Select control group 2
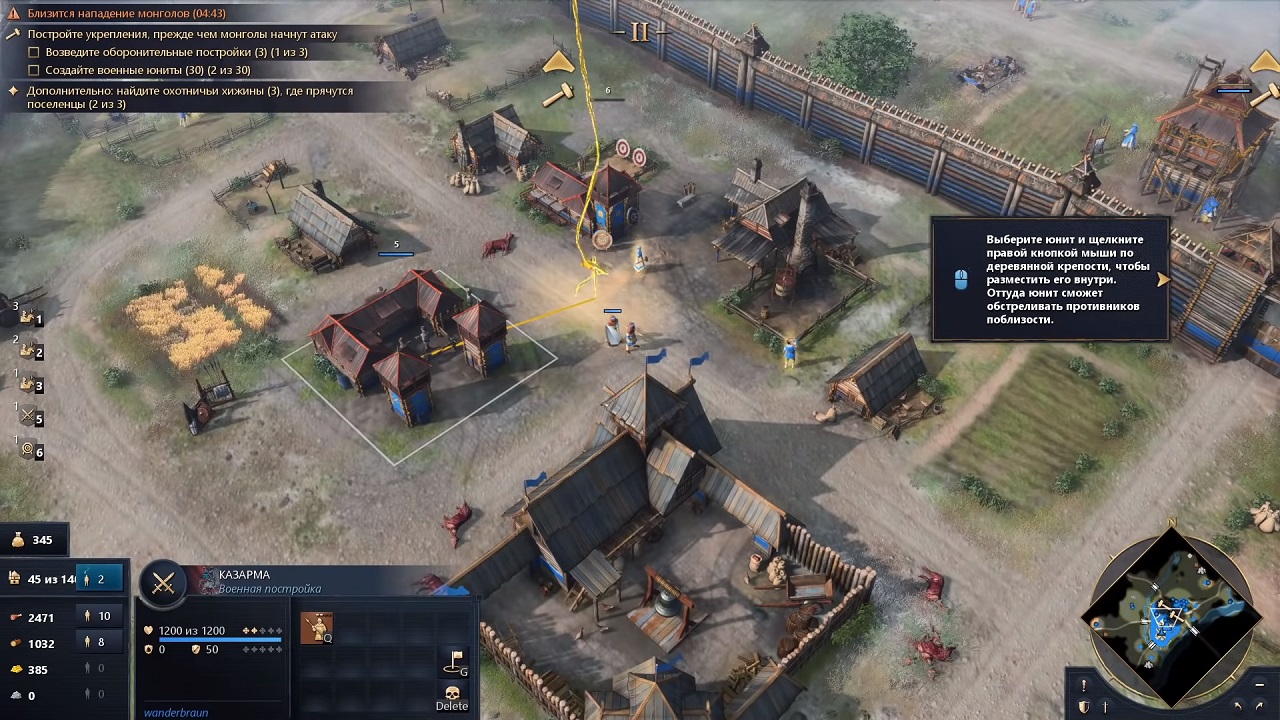Image resolution: width=1280 pixels, height=720 pixels. pos(30,351)
